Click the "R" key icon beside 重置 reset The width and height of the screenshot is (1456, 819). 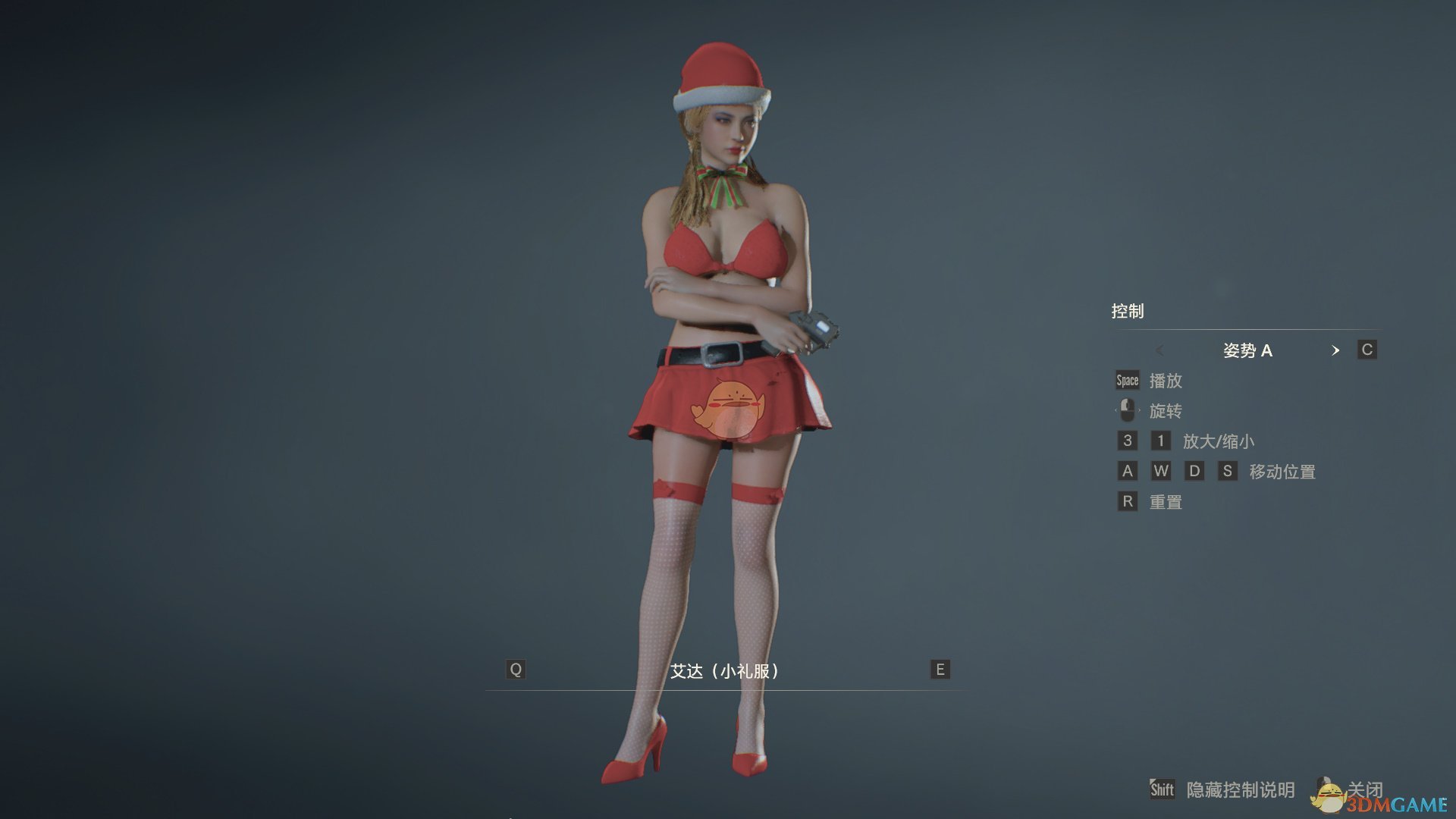click(1127, 501)
